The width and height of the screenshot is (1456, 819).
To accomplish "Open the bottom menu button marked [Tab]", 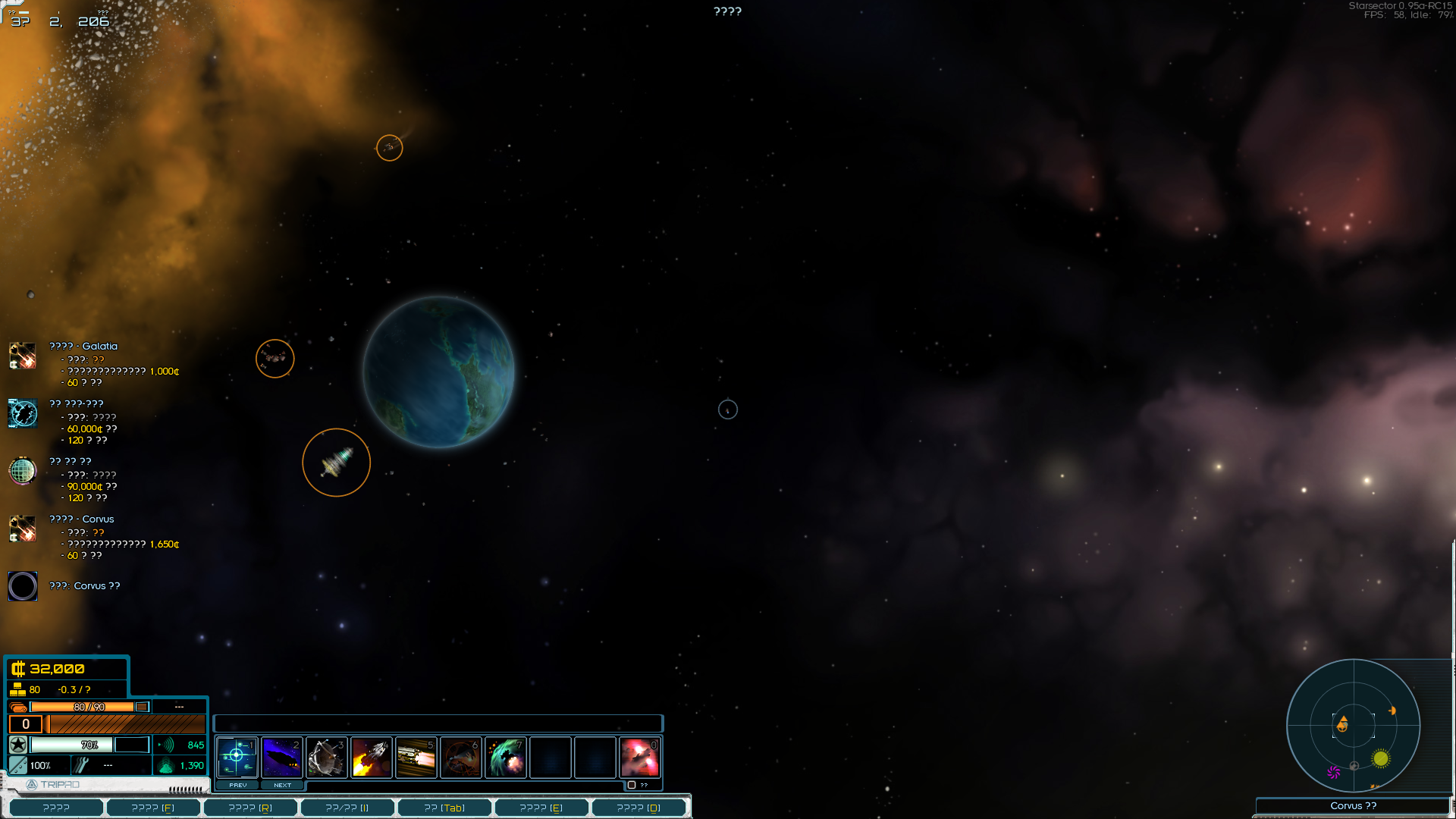I will (444, 808).
